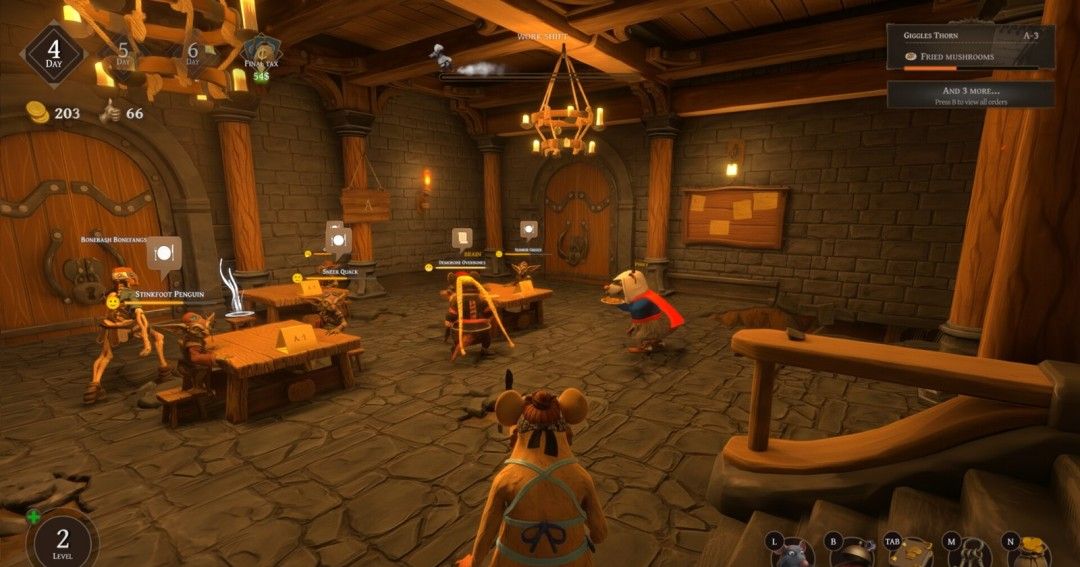Click the Day 5 diamond marker
Image resolution: width=1080 pixels, height=567 pixels.
click(124, 51)
